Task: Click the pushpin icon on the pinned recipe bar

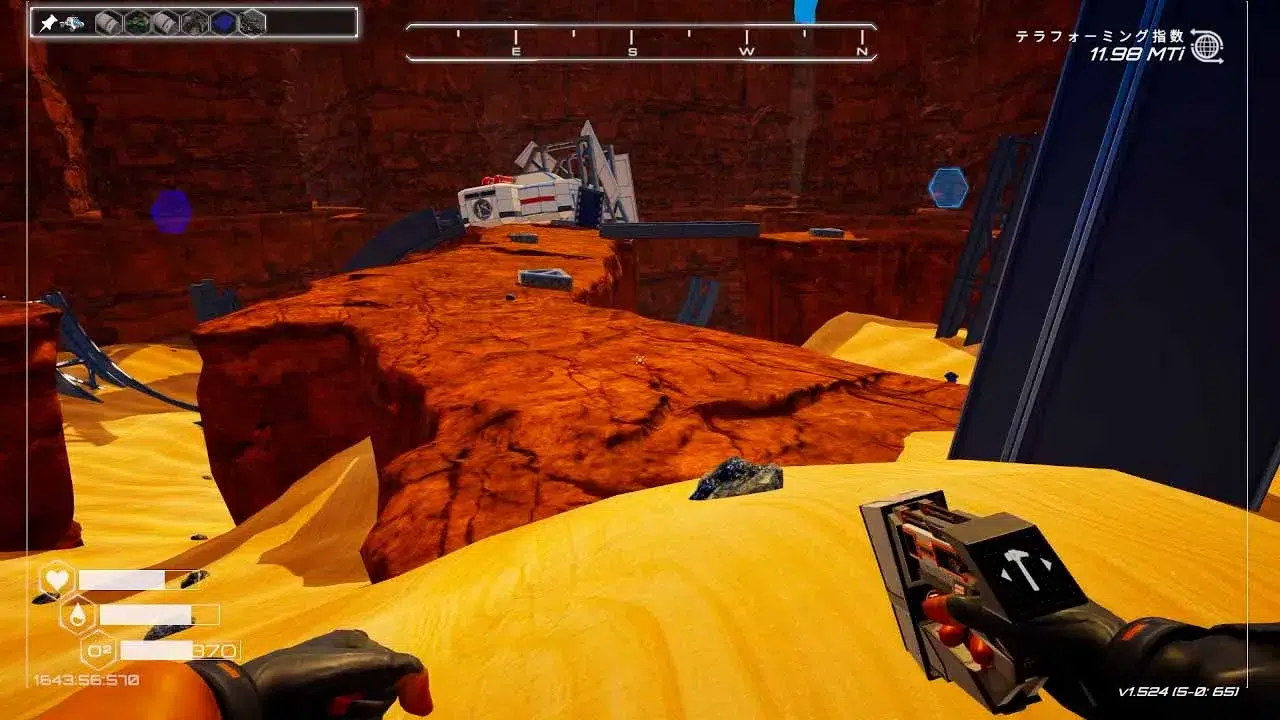Action: (x=47, y=22)
